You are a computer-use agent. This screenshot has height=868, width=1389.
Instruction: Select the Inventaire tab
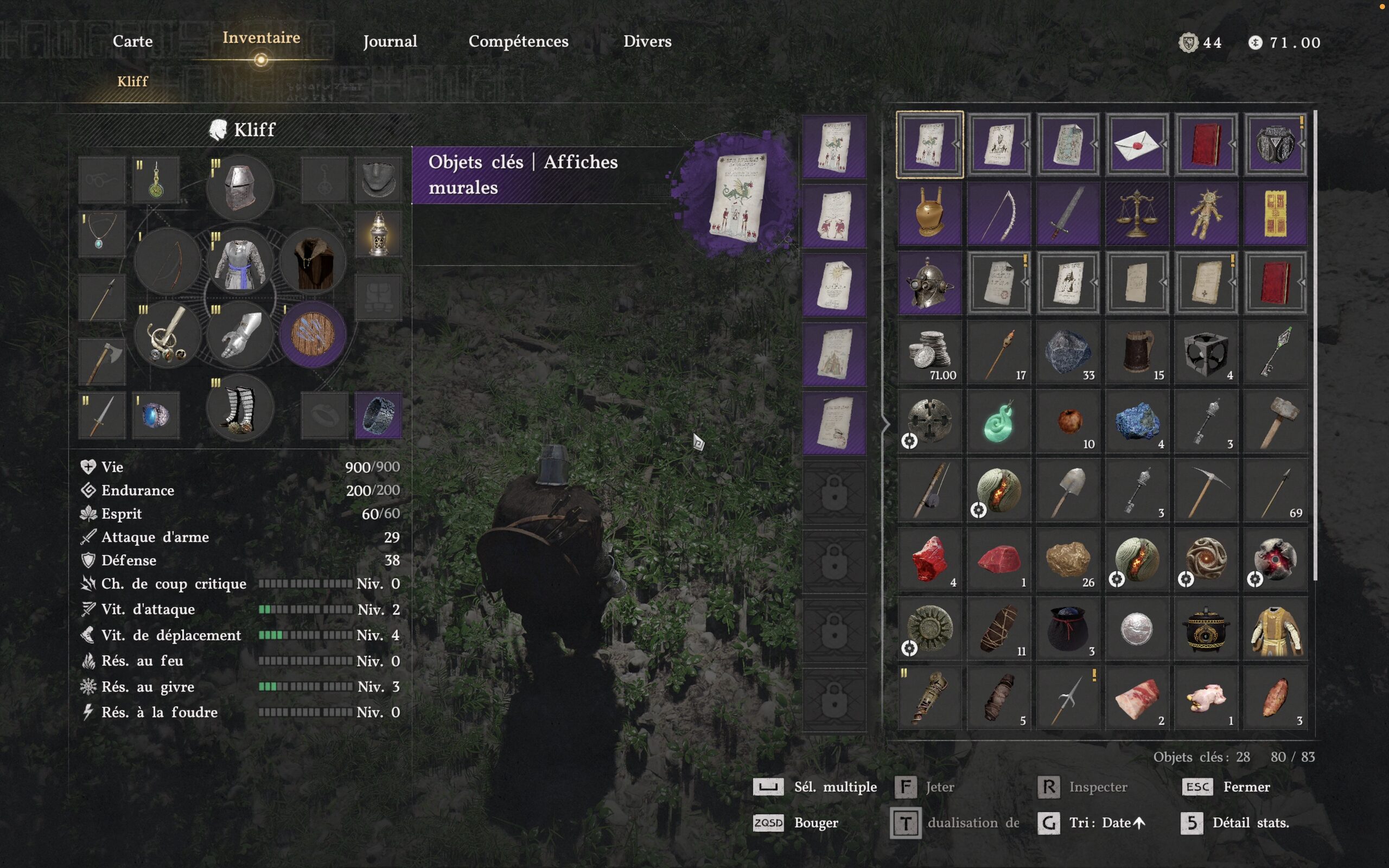(261, 38)
